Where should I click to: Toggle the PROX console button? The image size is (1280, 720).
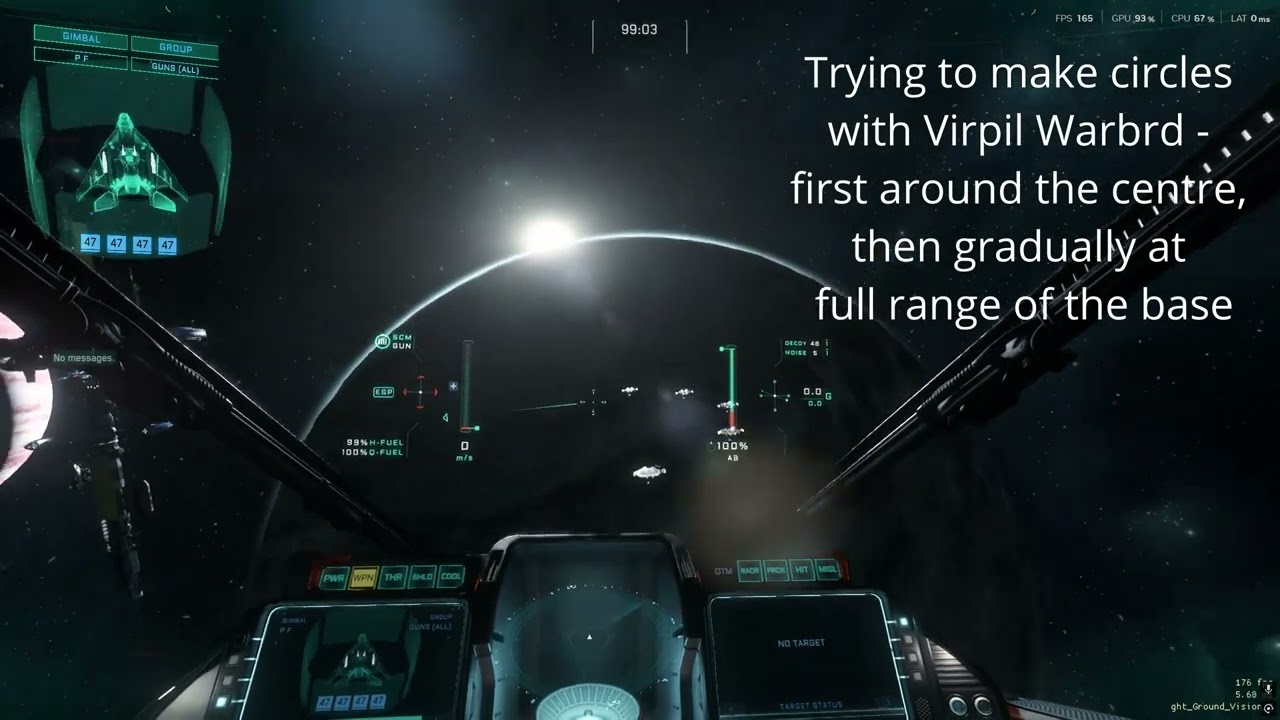776,570
